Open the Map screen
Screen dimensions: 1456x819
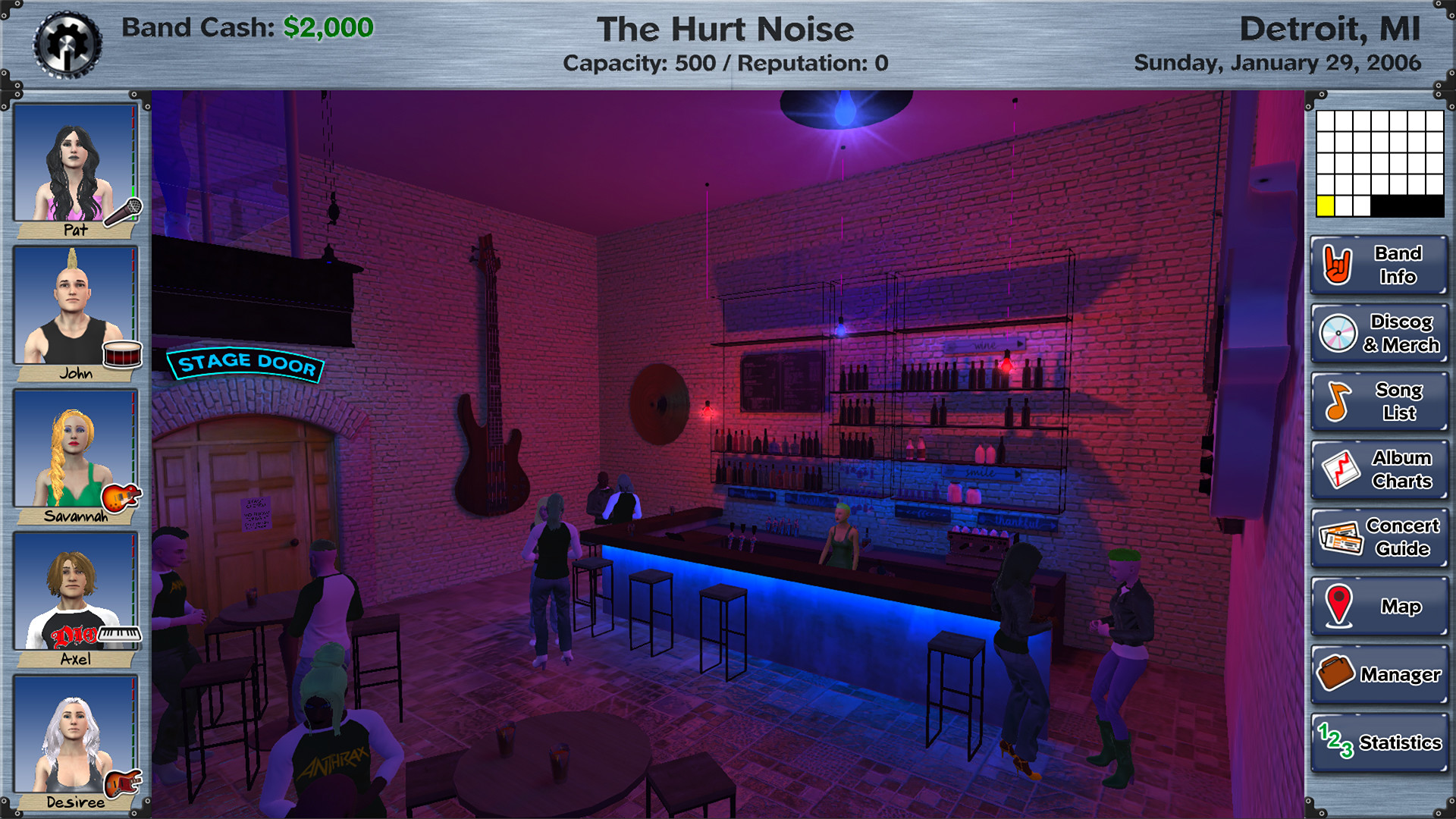coord(1377,606)
